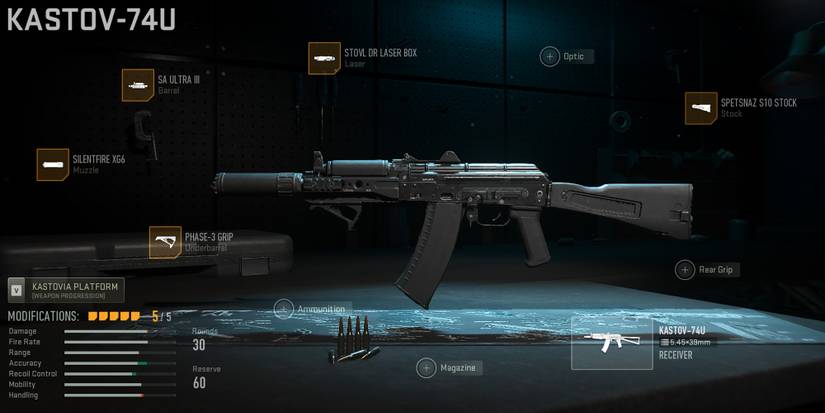The height and width of the screenshot is (413, 825).
Task: Open the Phase-3 Grip underbarrel slot
Action: pos(165,242)
